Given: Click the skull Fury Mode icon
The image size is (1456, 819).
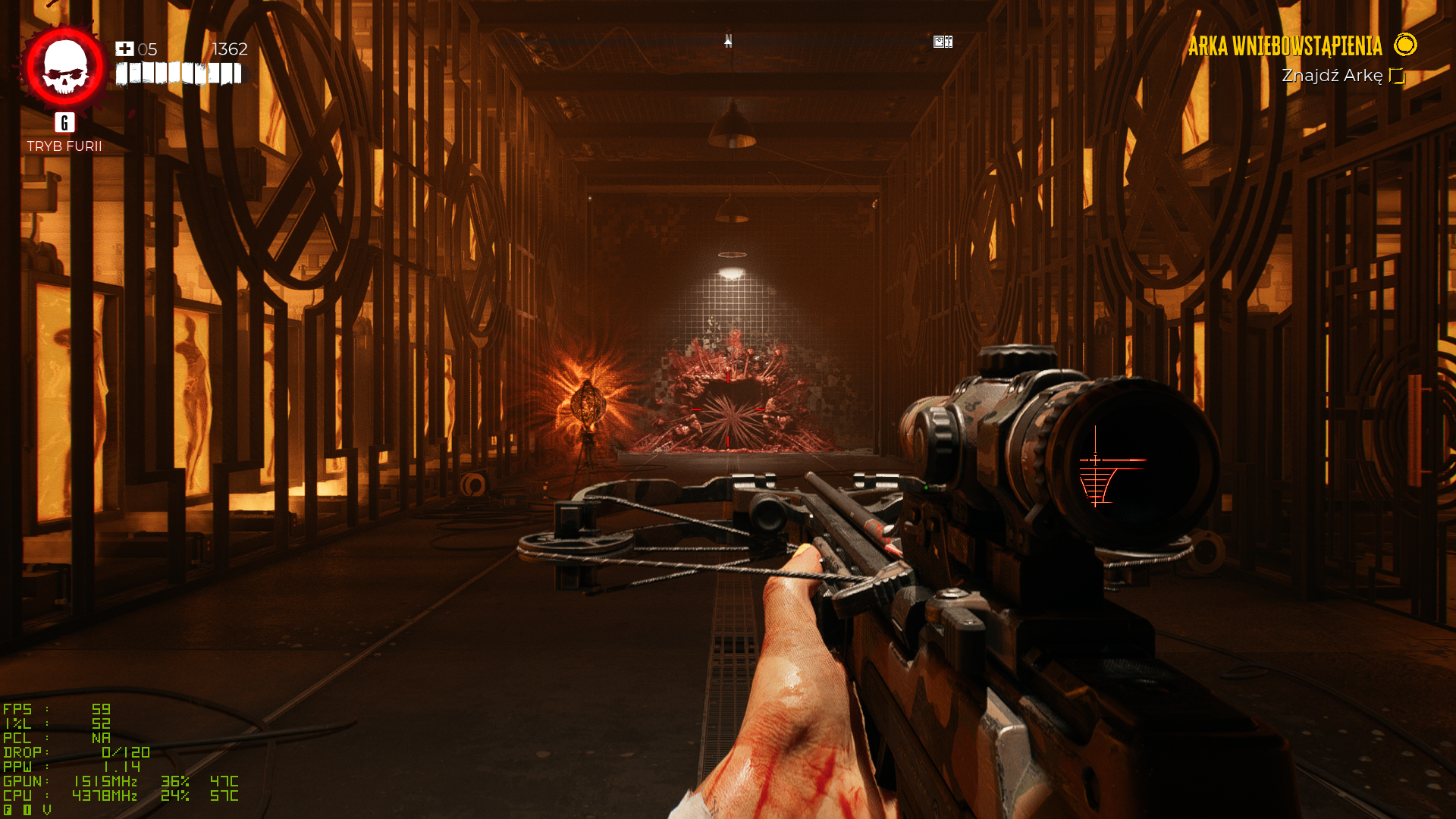Looking at the screenshot, I should tap(65, 67).
